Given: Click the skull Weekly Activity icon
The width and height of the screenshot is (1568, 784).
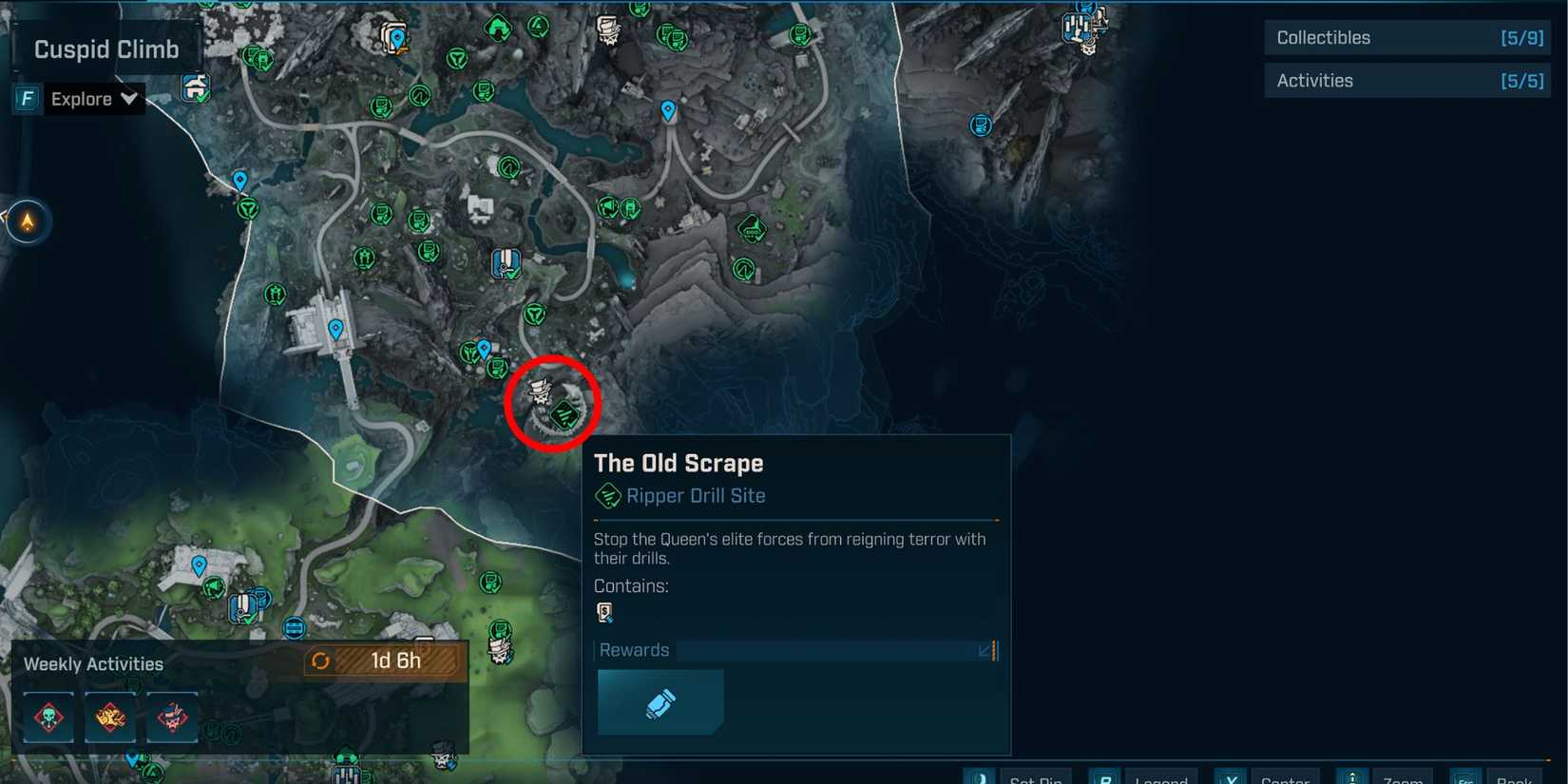Looking at the screenshot, I should click(x=48, y=717).
